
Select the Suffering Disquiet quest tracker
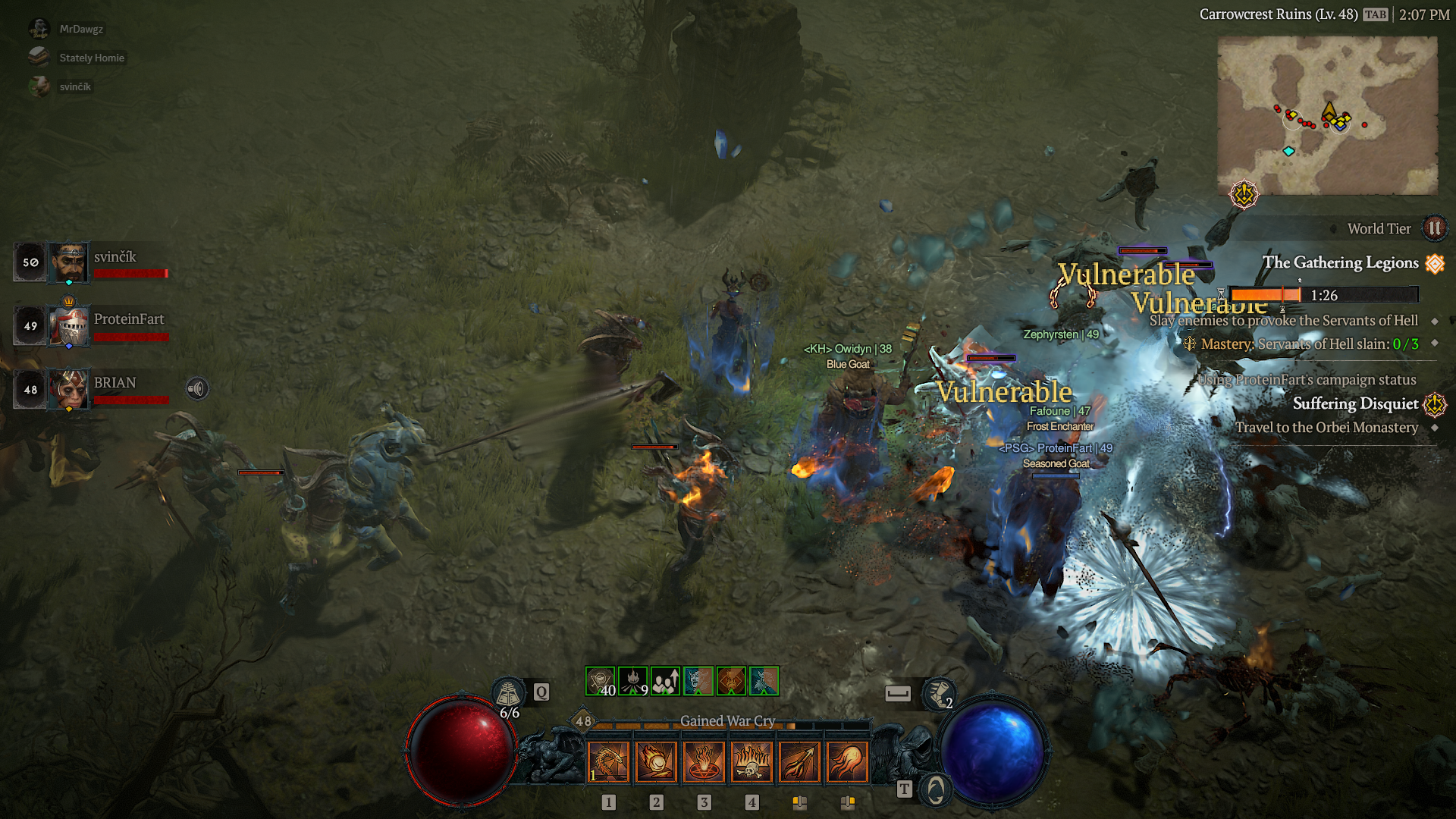[x=1355, y=403]
